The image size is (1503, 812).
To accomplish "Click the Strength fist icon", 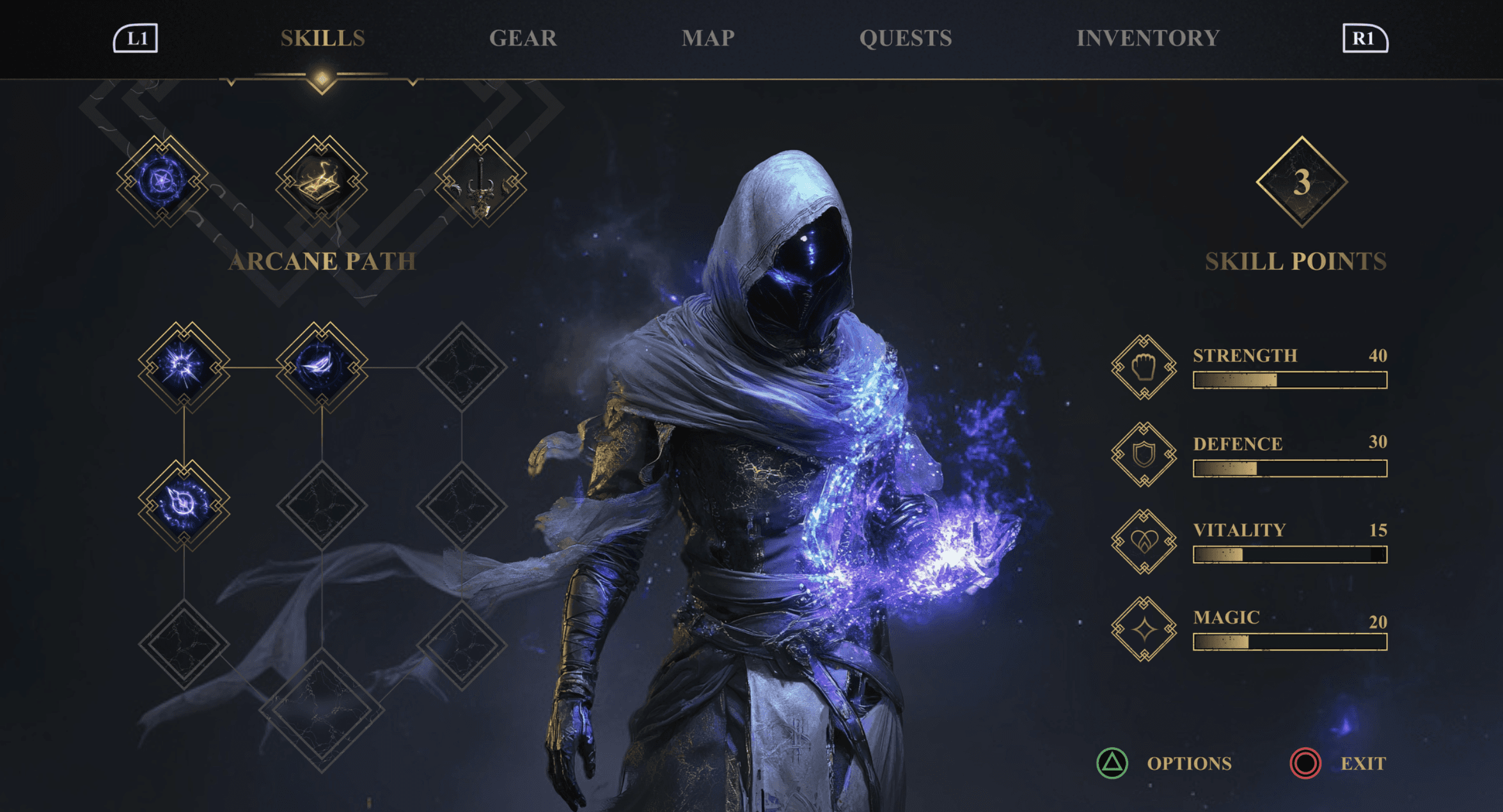I will 1144,368.
